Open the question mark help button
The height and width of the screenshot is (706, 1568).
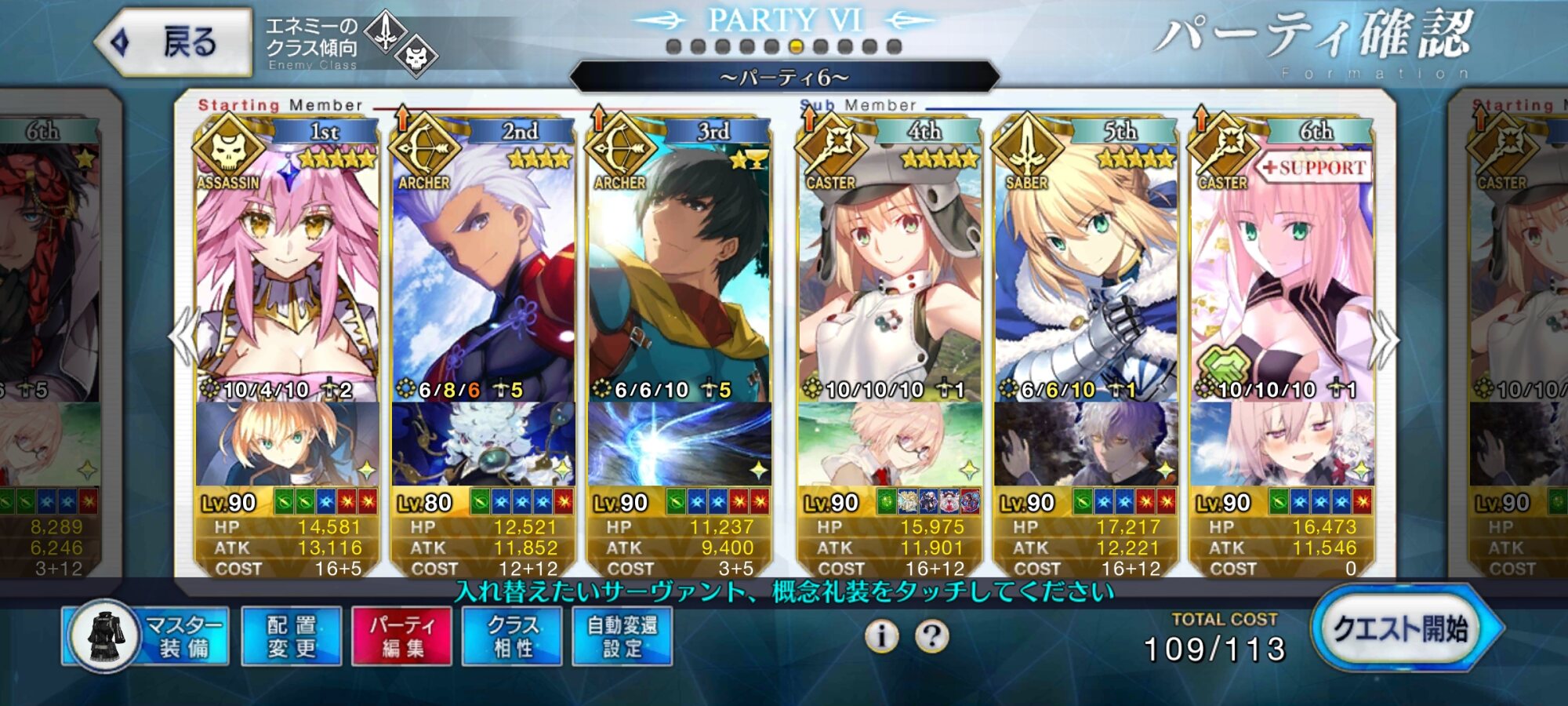(931, 636)
